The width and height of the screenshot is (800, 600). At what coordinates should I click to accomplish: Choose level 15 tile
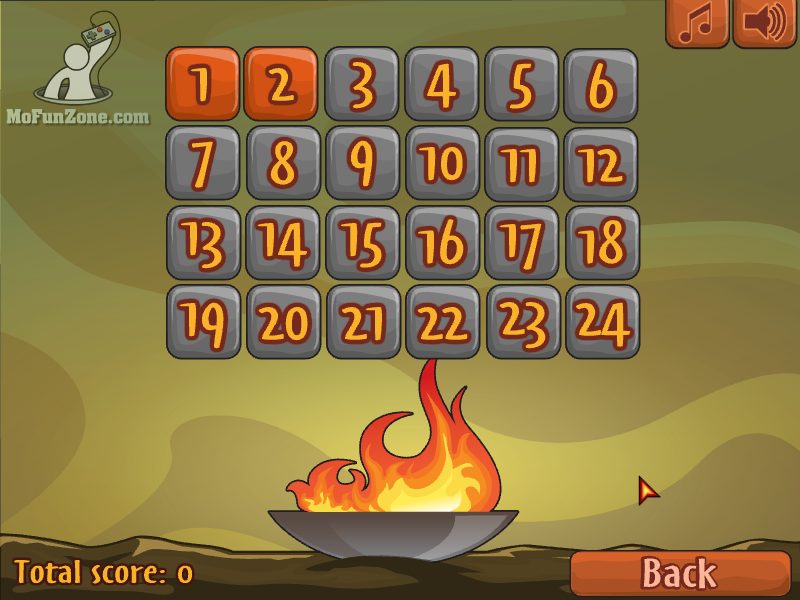click(362, 243)
